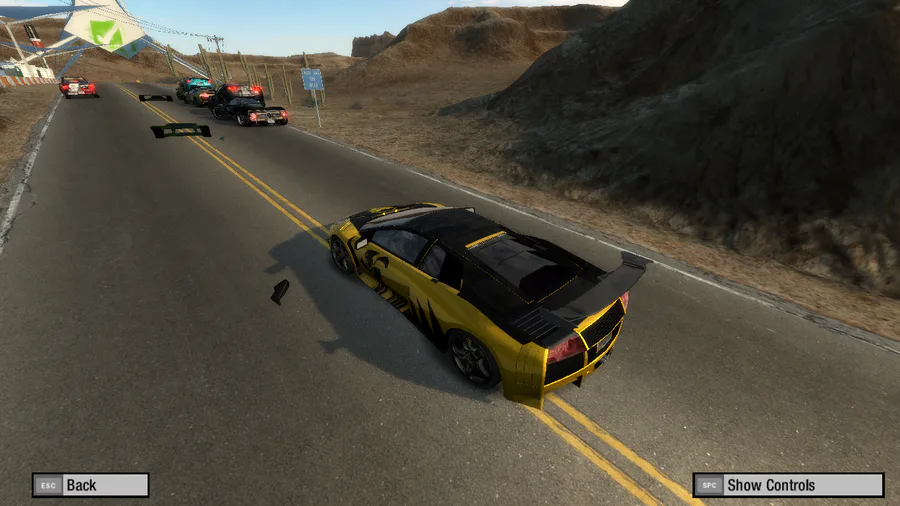This screenshot has width=900, height=506.
Task: Select the Show Controls button
Action: point(788,485)
